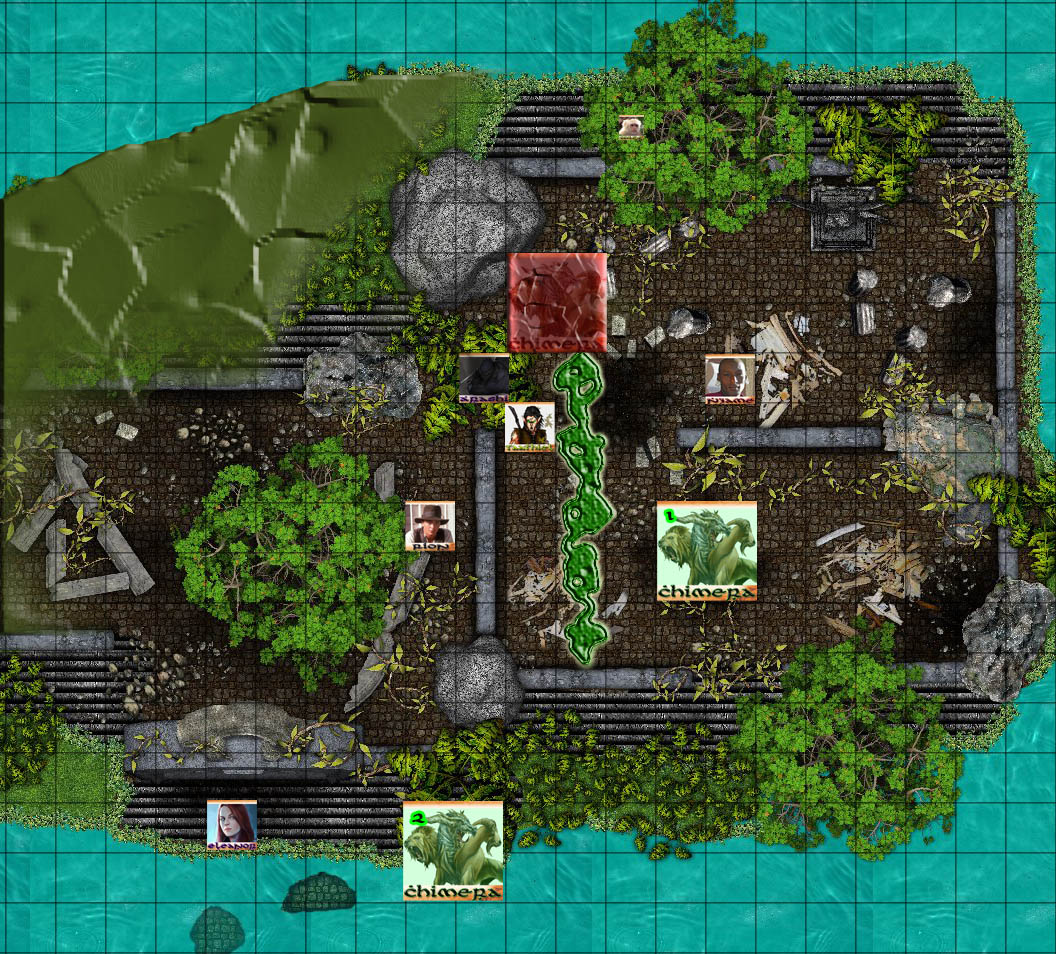Select the dark Arashi character token

pyautogui.click(x=483, y=379)
